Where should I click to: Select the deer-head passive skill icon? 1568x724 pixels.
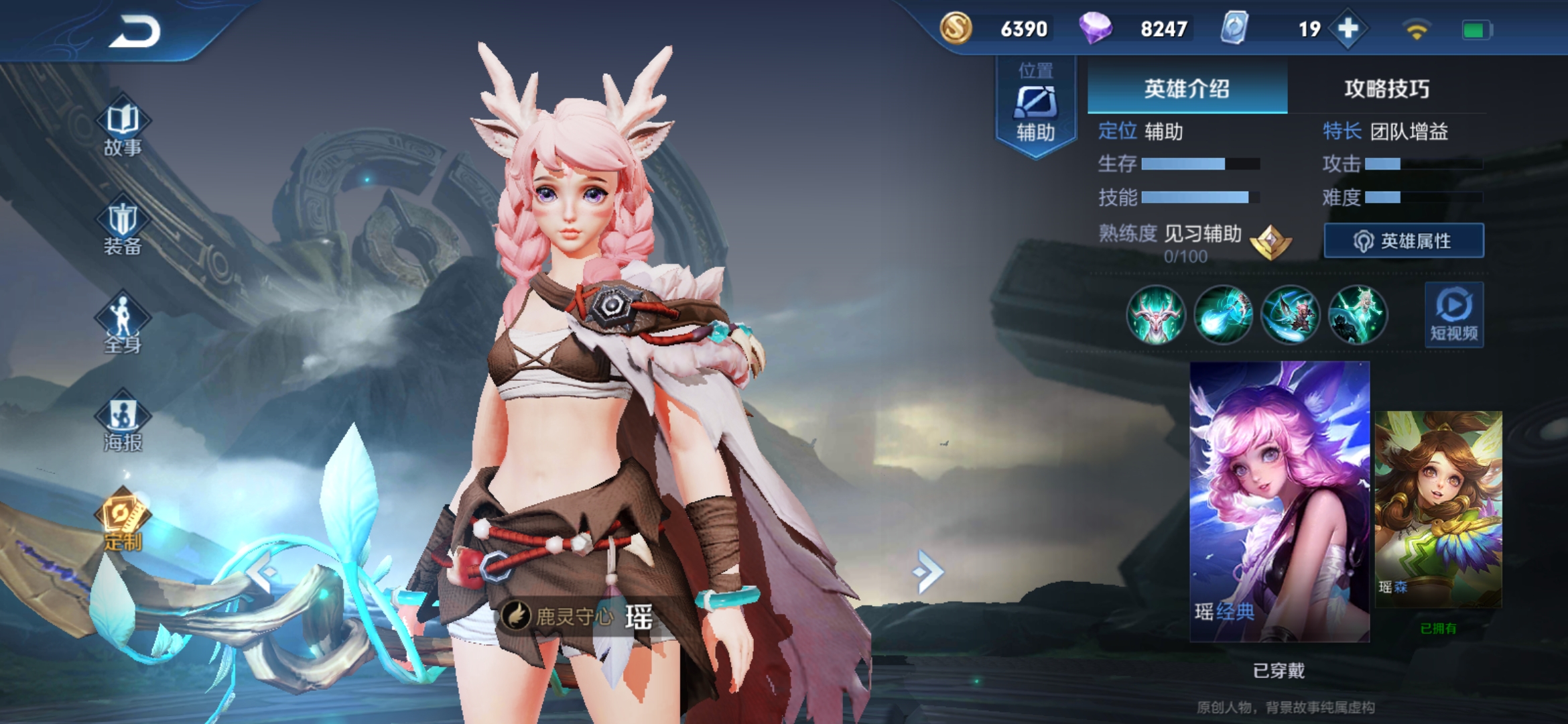pos(1156,315)
